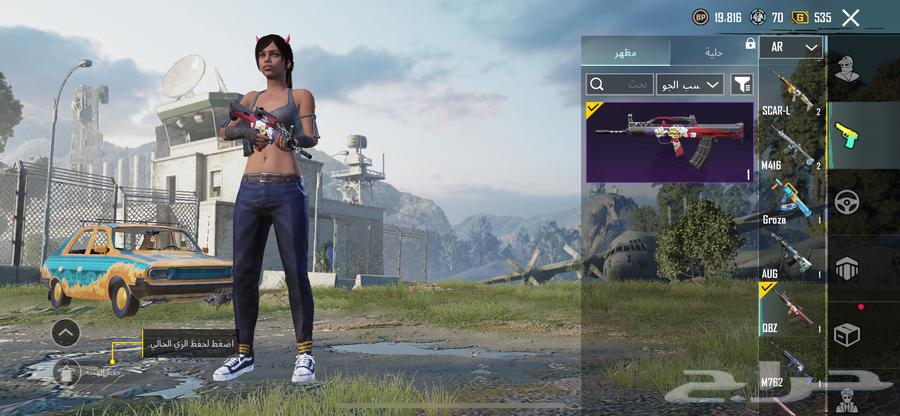The height and width of the screenshot is (416, 900).
Task: Close the inventory with the X button
Action: point(851,17)
